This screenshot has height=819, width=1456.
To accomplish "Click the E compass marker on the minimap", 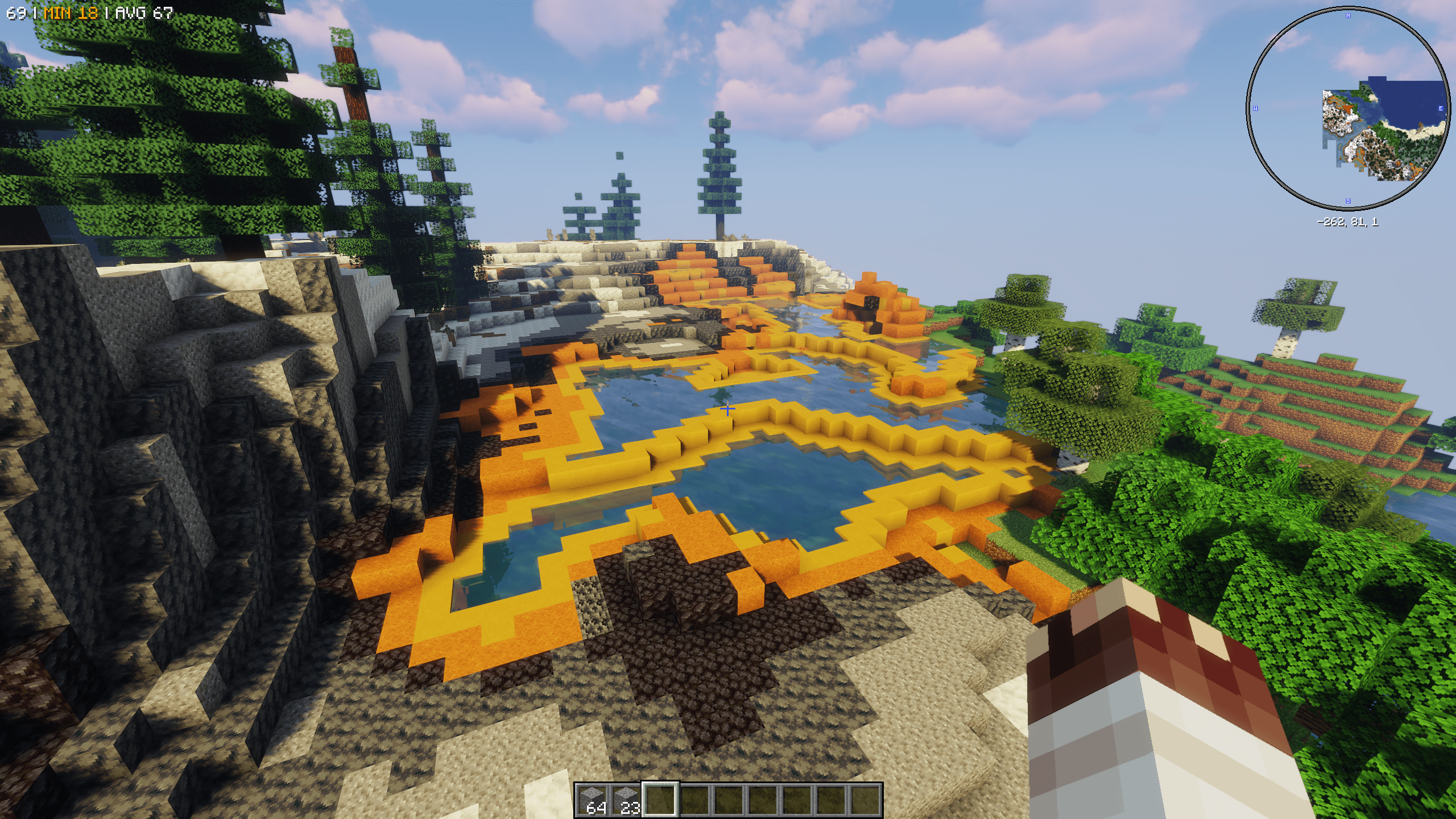I will [x=1441, y=109].
